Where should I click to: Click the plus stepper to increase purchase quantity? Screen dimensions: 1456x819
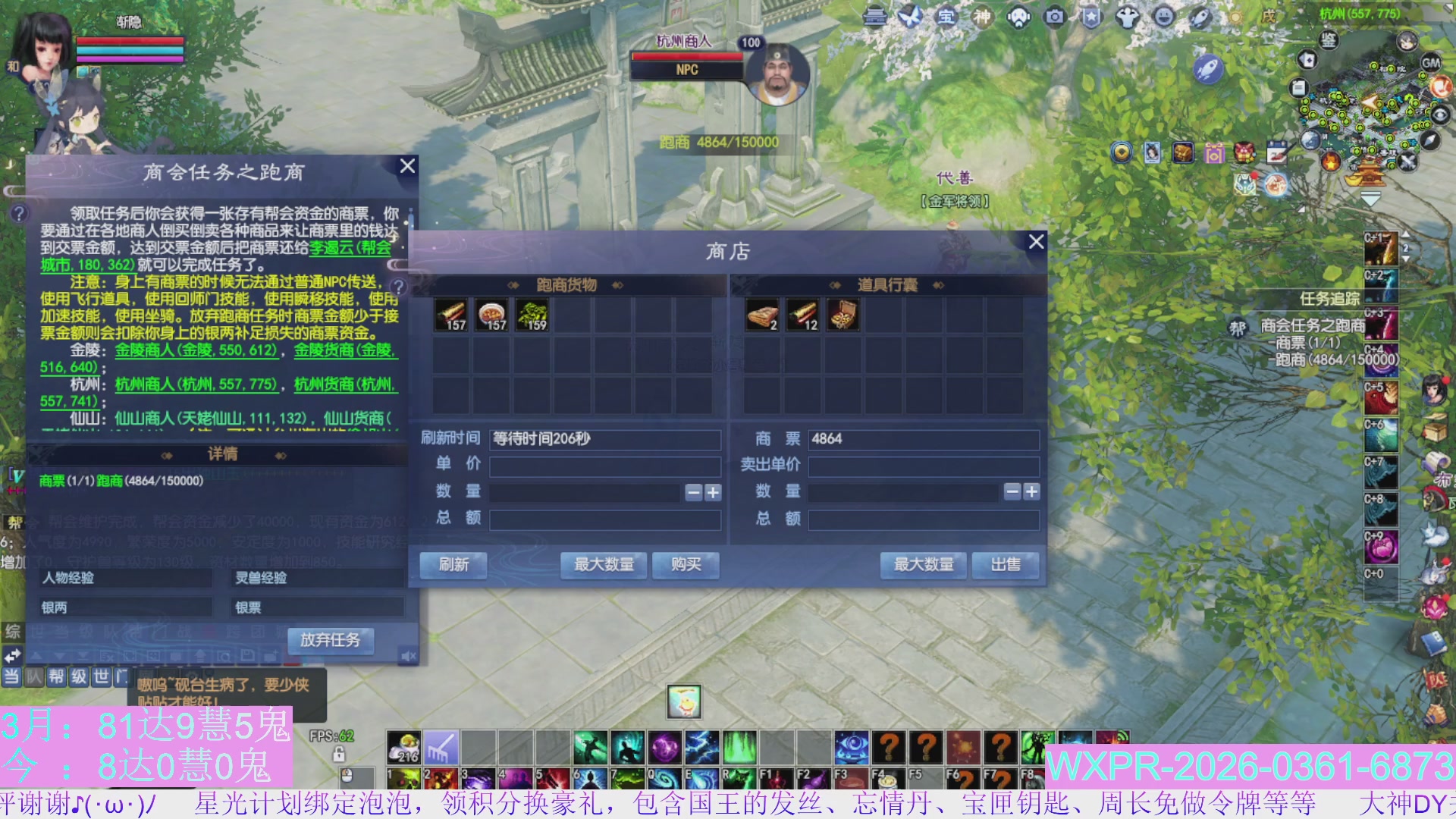(712, 493)
